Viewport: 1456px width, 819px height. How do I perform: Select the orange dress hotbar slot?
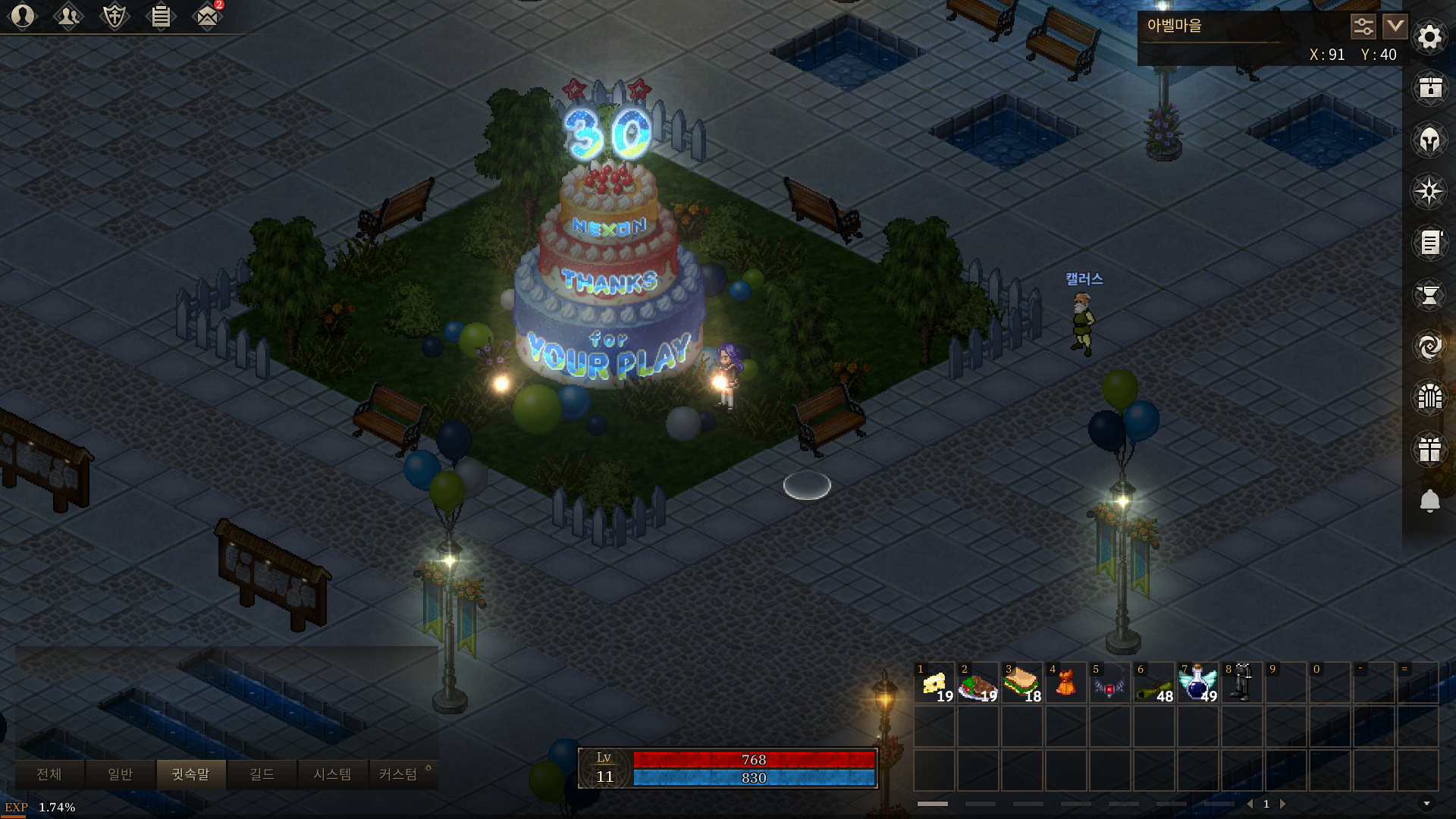pos(1066,683)
